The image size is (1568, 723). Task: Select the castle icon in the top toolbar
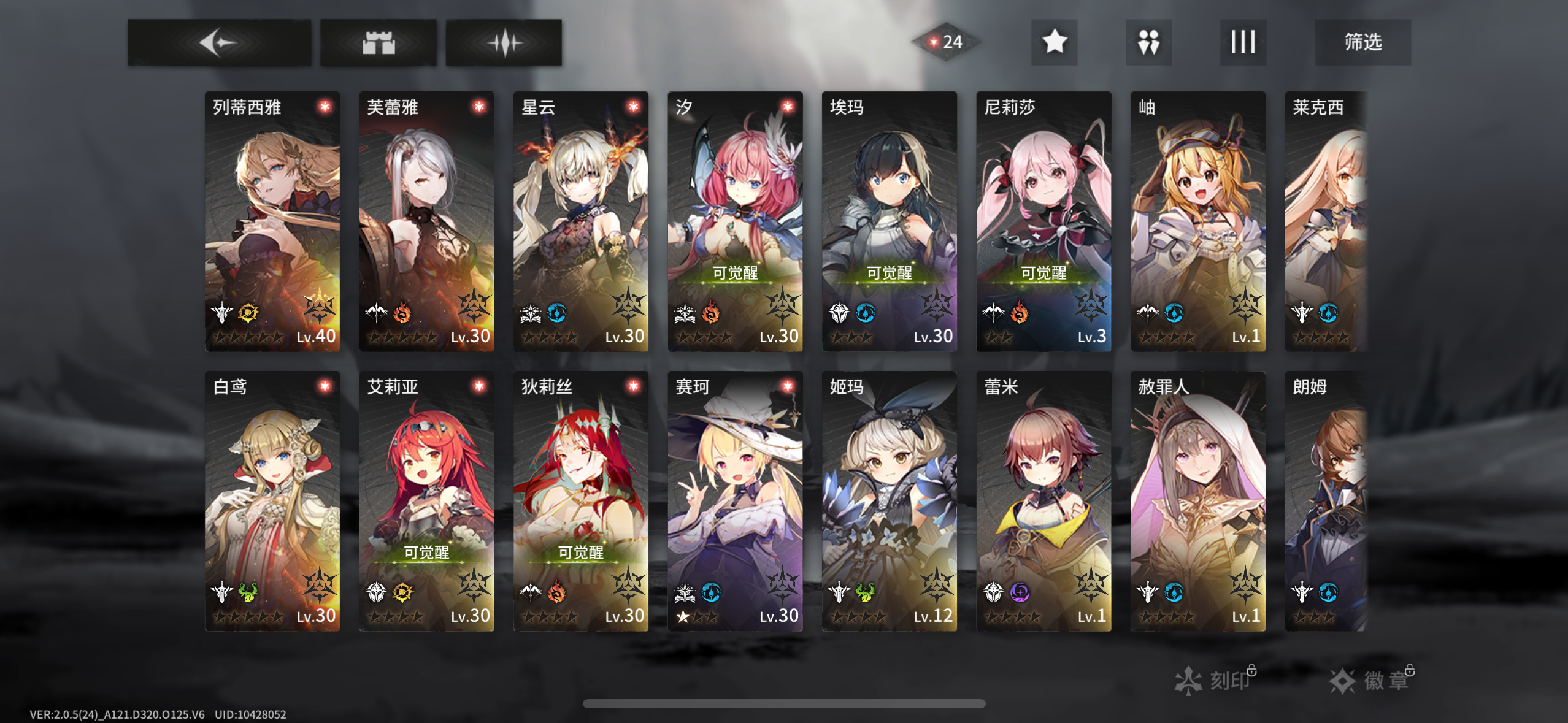point(379,42)
